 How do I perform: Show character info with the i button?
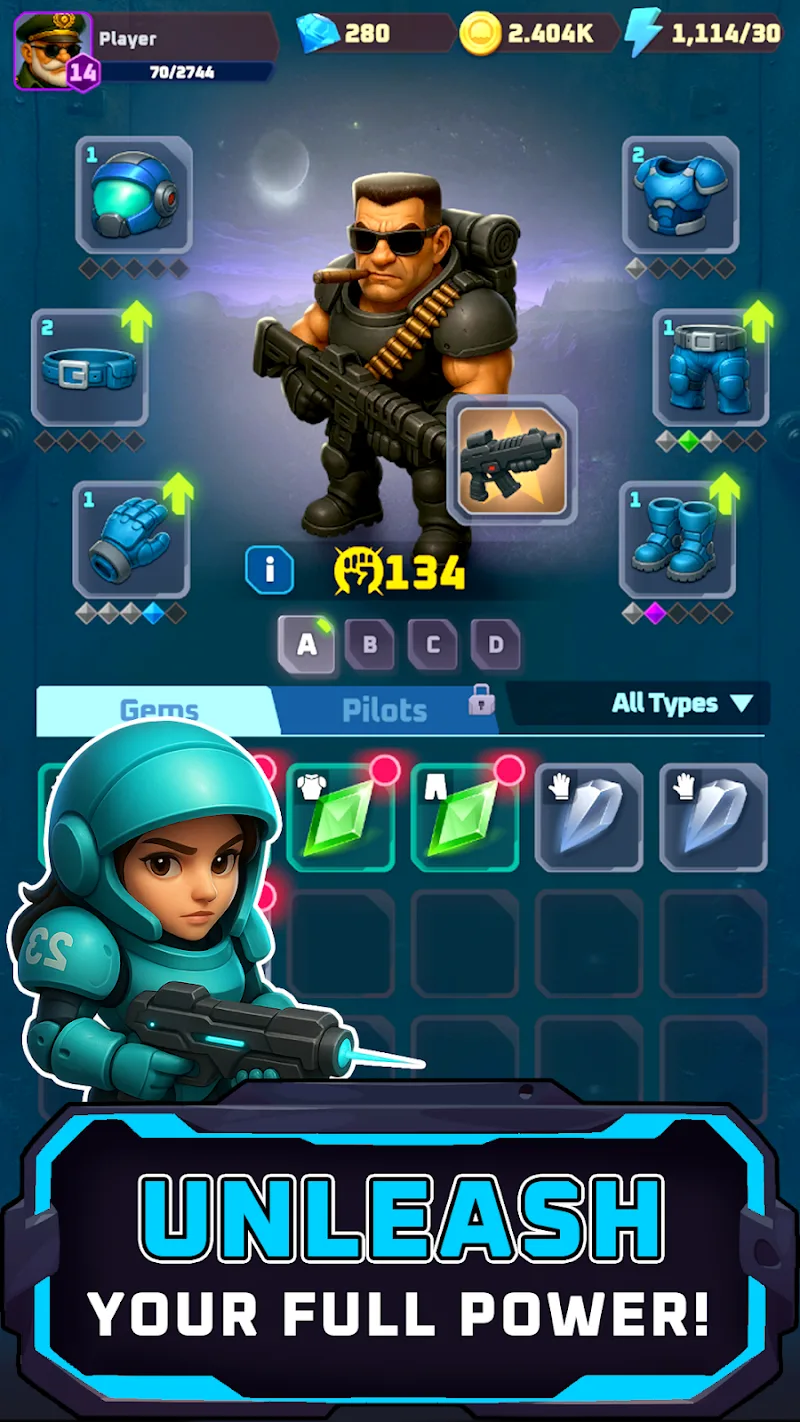click(270, 572)
